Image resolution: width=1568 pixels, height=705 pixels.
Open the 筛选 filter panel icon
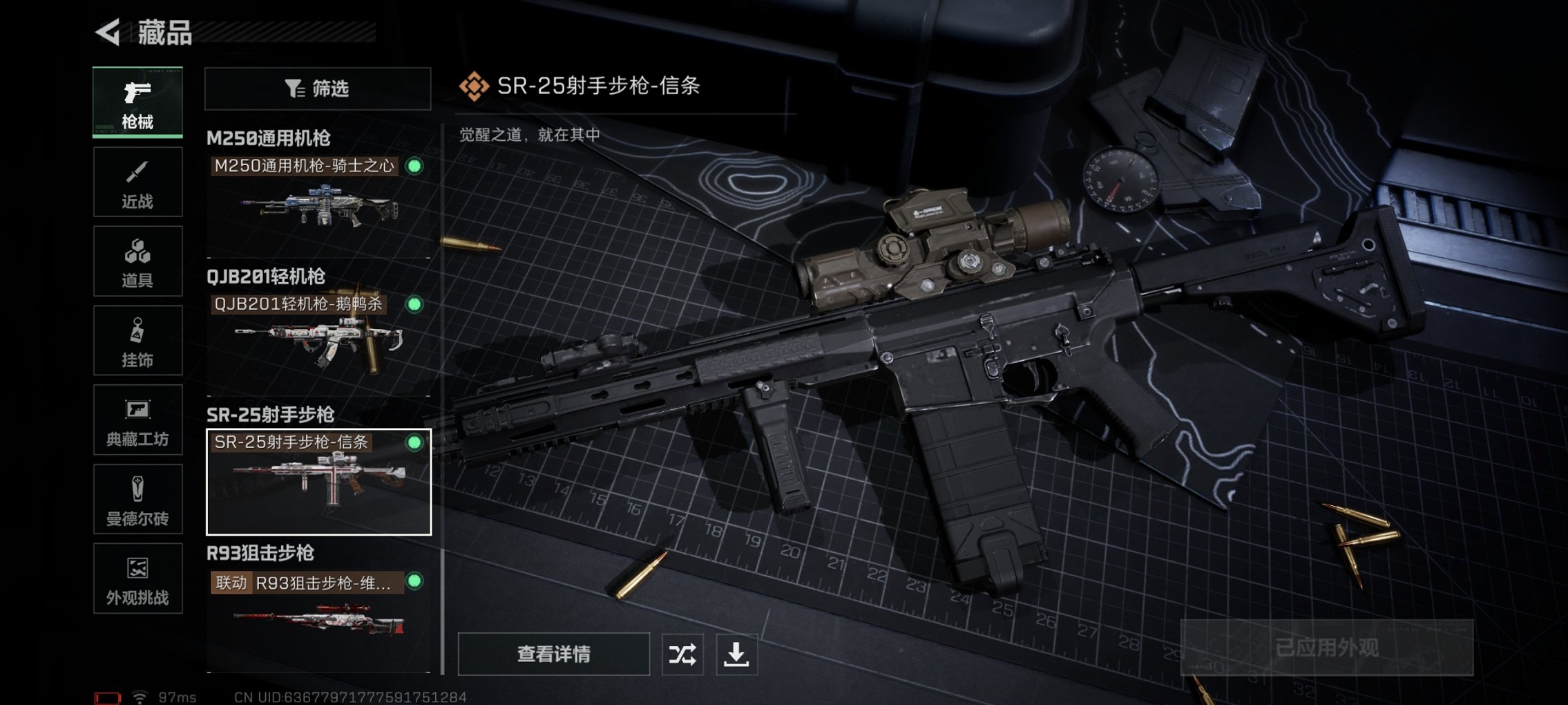[318, 88]
